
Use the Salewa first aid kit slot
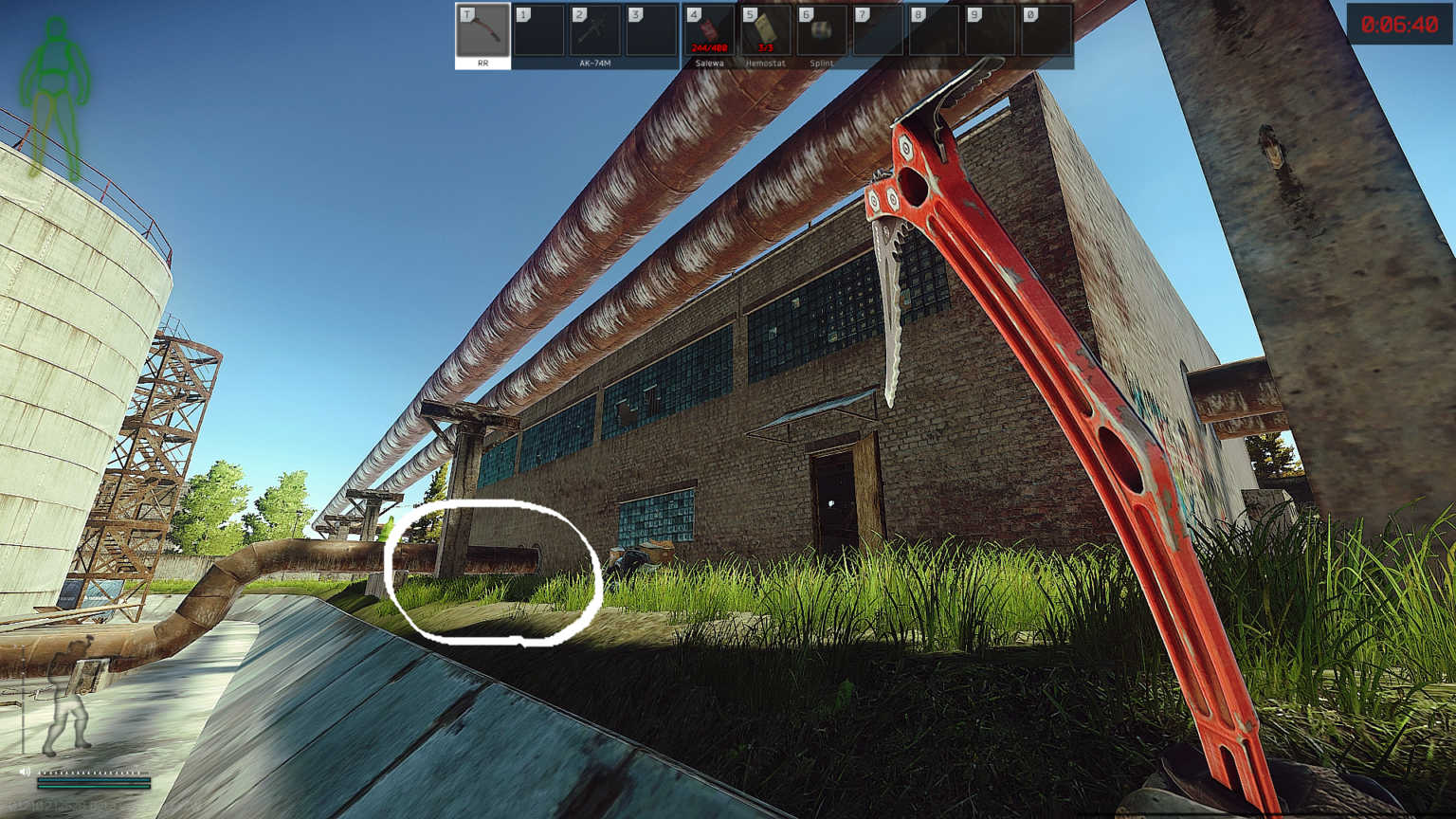(709, 34)
